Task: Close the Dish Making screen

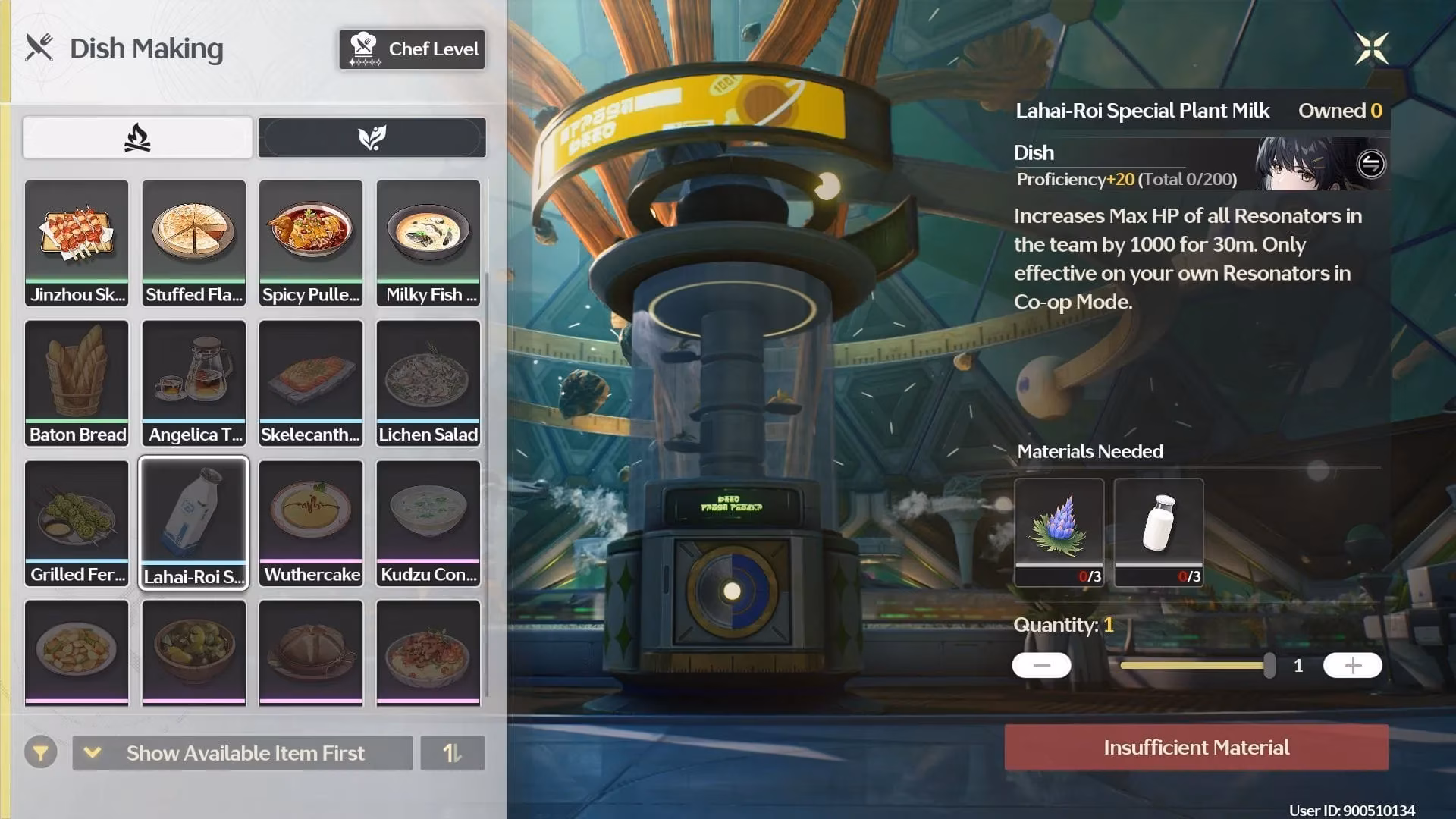Action: 1371,49
